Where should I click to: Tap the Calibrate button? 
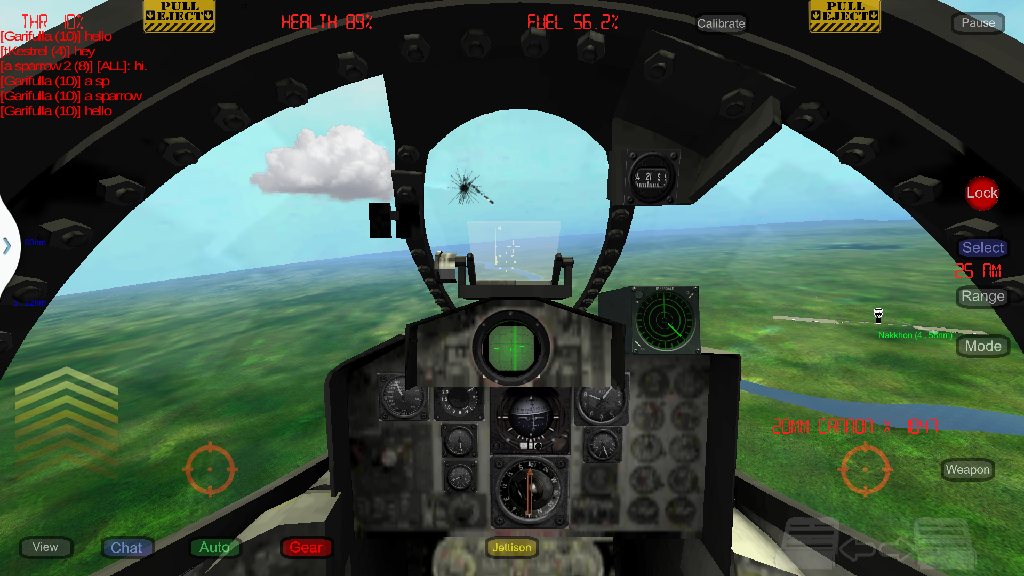(721, 23)
